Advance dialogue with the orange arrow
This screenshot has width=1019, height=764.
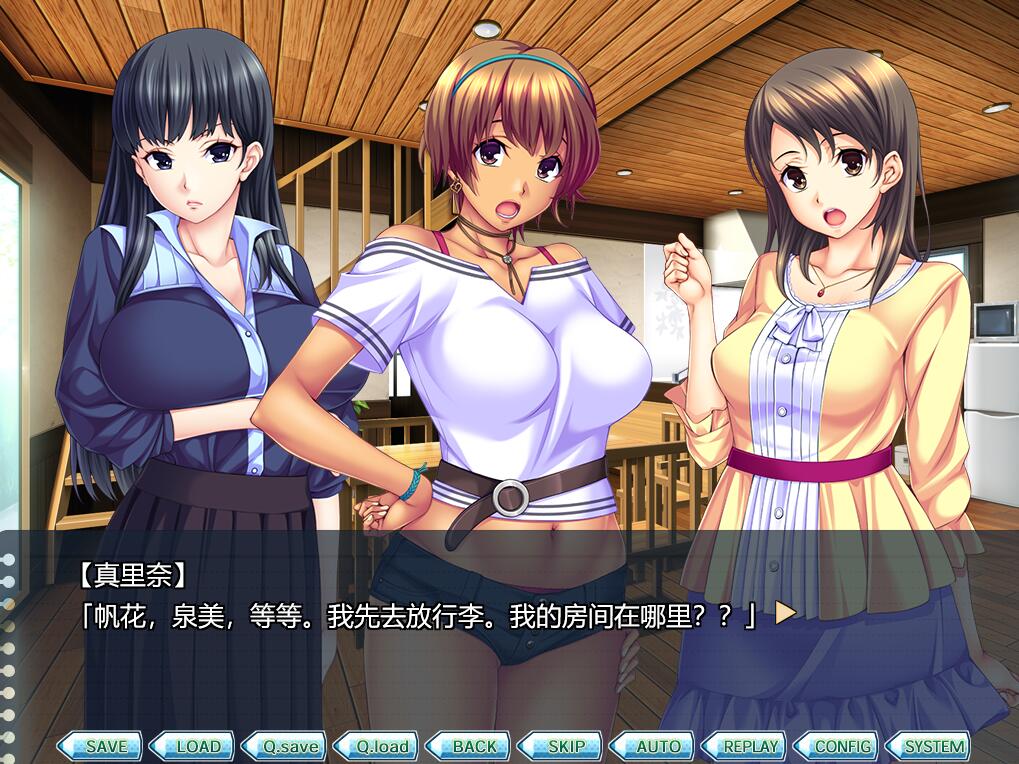pos(785,612)
